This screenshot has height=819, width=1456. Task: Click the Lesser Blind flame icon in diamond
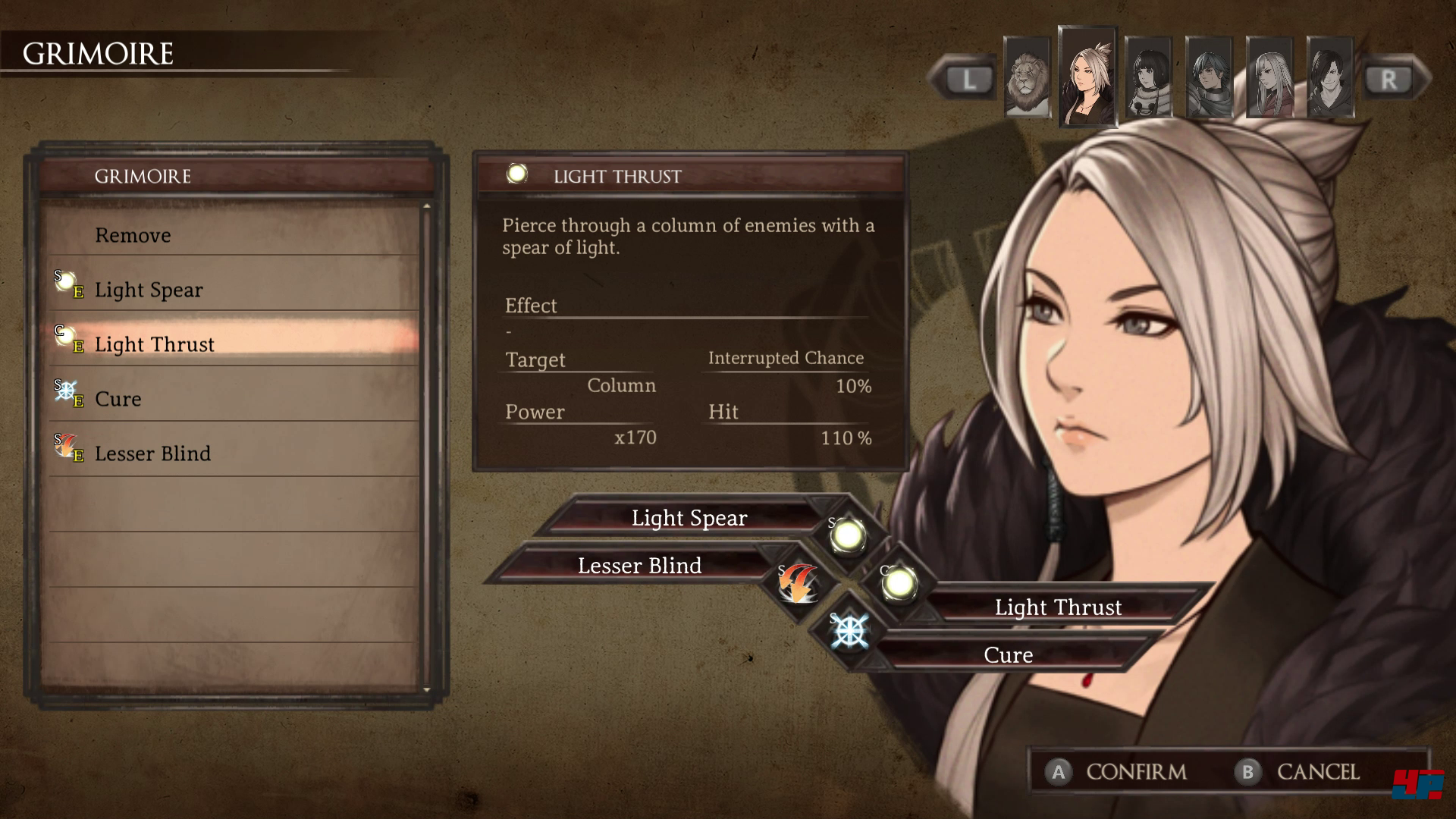(798, 583)
